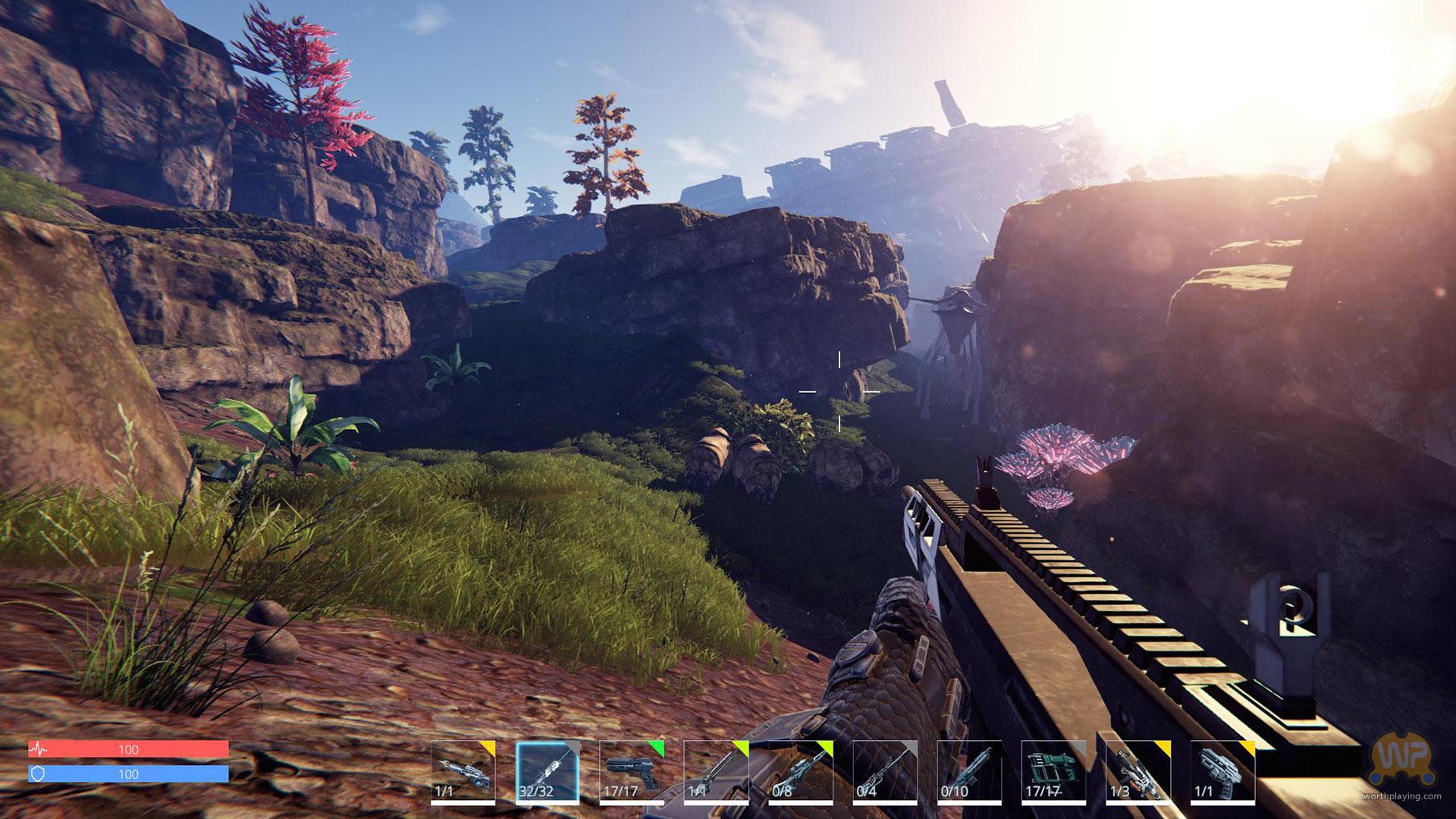Open the worthplaying.com watermark logo
This screenshot has width=1456, height=819.
coord(1404,773)
